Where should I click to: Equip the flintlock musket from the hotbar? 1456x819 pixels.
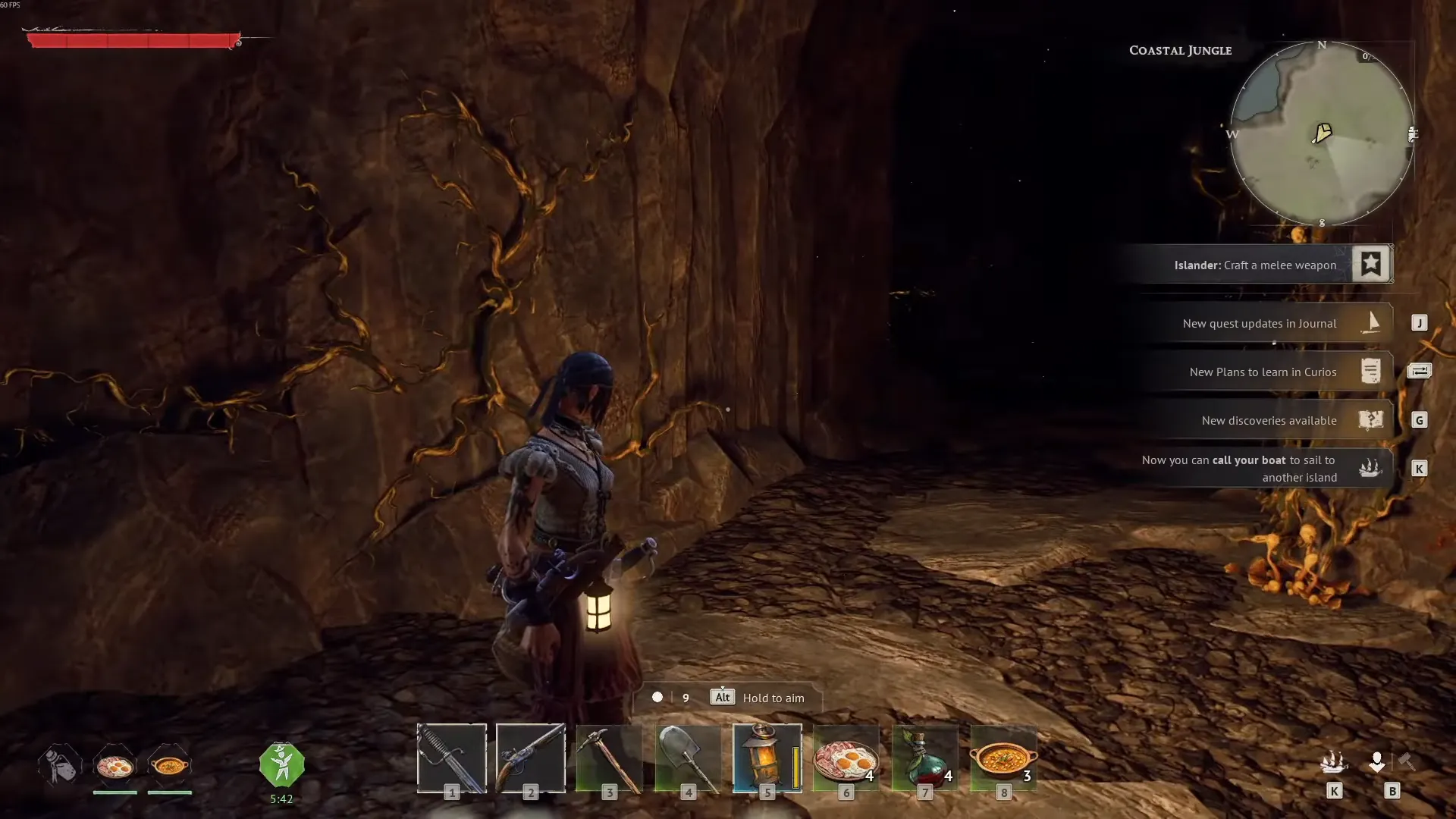click(x=530, y=758)
